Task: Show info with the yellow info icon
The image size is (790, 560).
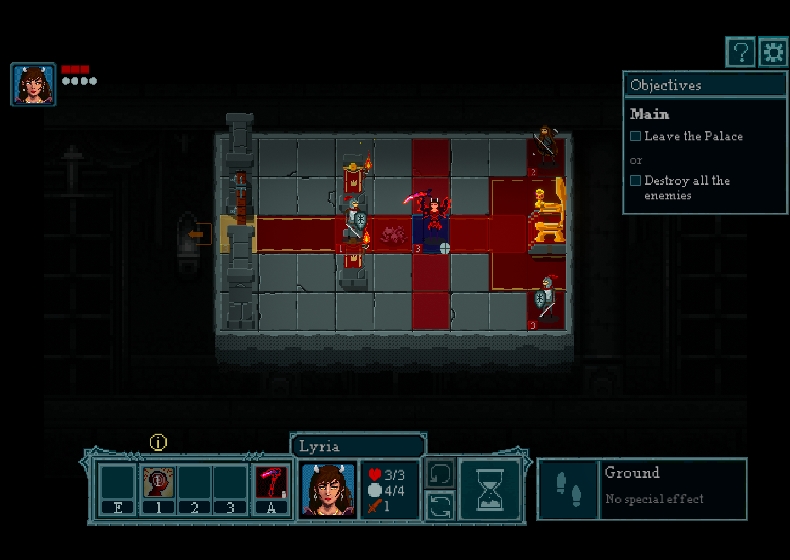Action: click(x=158, y=442)
